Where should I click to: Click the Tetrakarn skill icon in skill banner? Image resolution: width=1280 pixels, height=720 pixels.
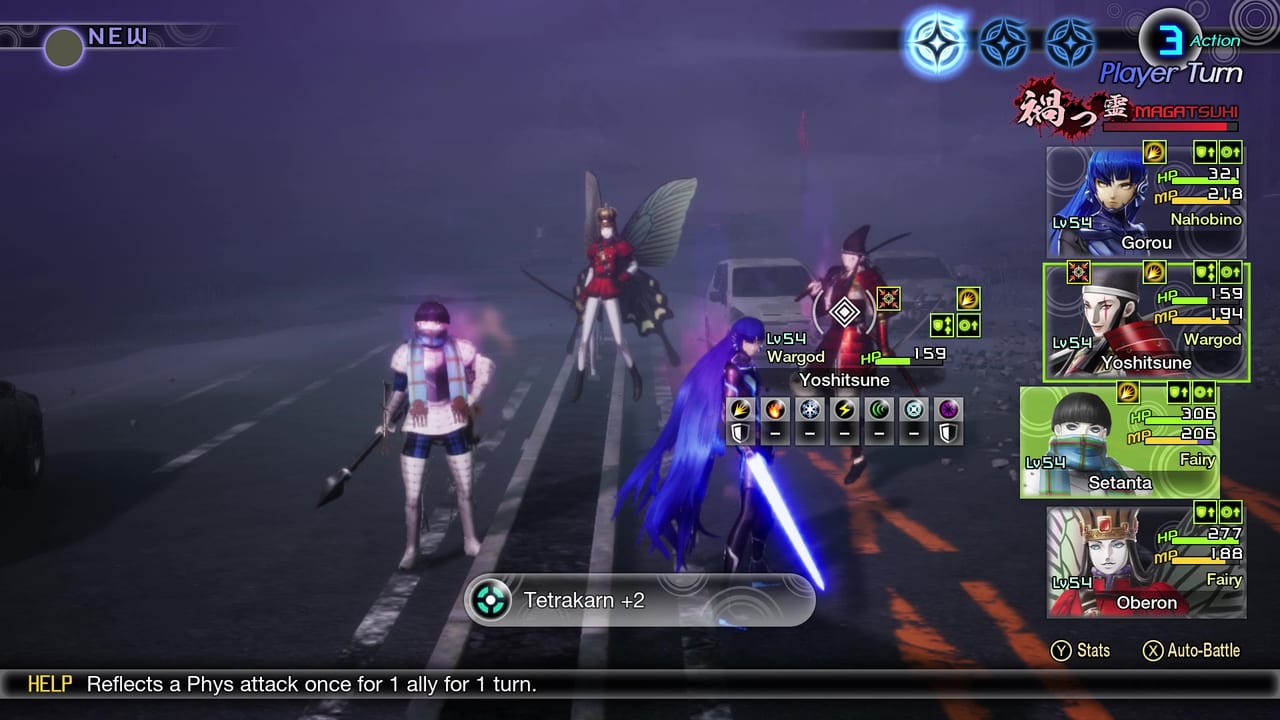coord(490,601)
